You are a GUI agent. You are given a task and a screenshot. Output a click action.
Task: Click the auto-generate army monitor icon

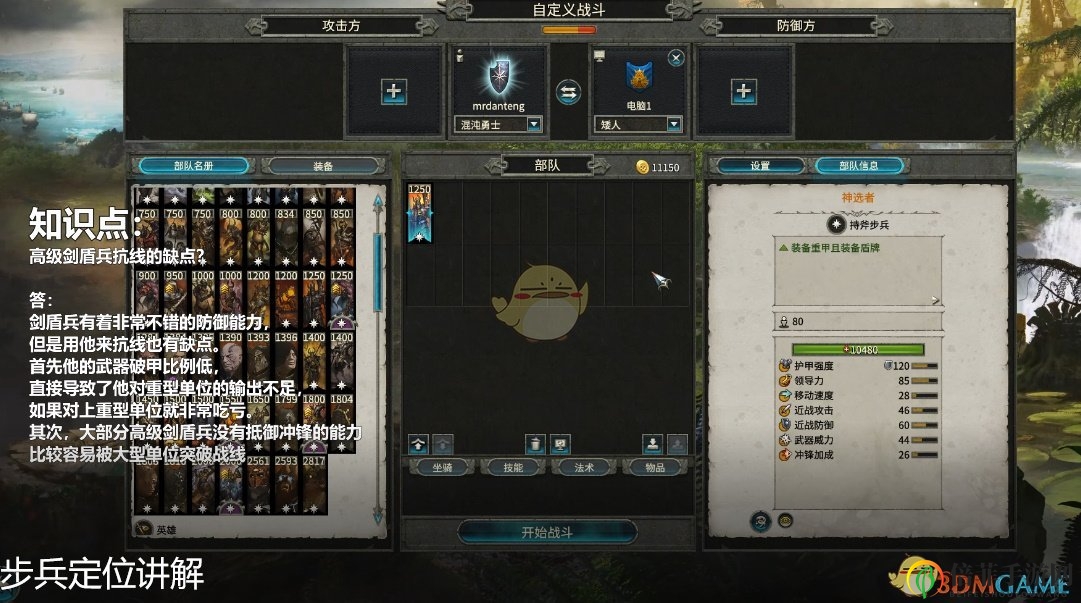pyautogui.click(x=560, y=443)
